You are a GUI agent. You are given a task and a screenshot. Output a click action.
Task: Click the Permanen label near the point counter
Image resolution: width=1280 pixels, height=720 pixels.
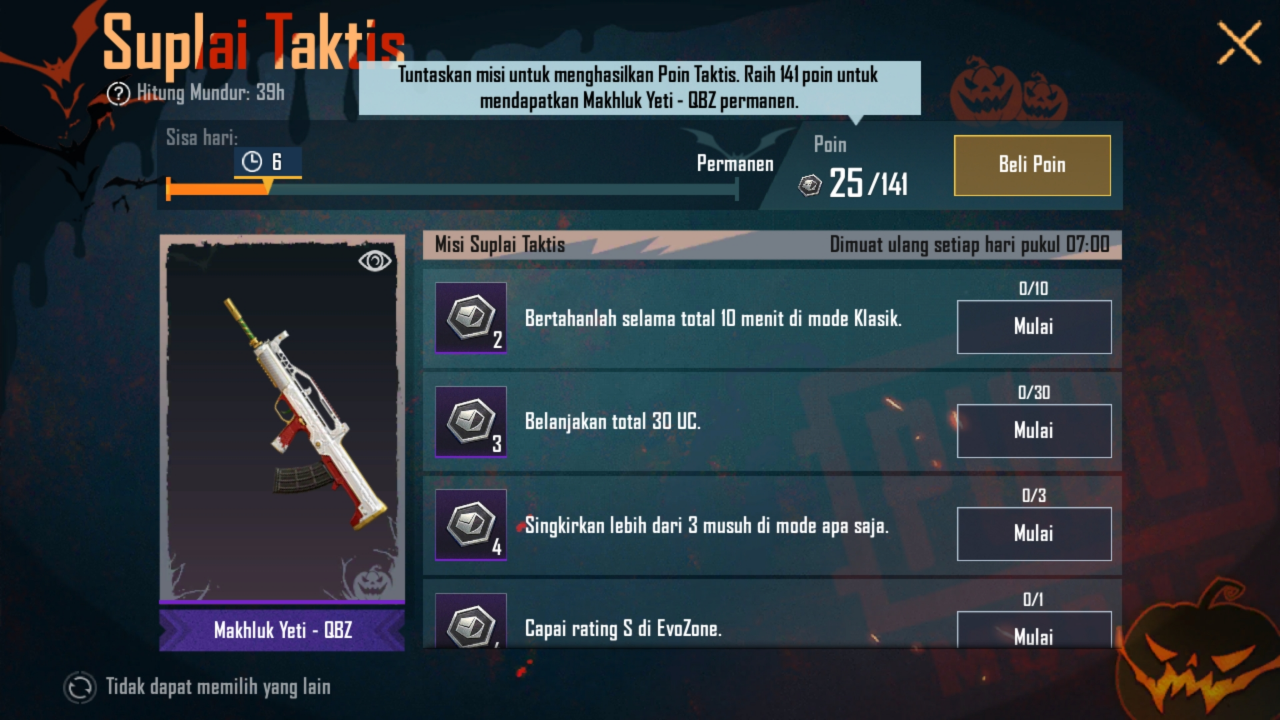tap(735, 163)
